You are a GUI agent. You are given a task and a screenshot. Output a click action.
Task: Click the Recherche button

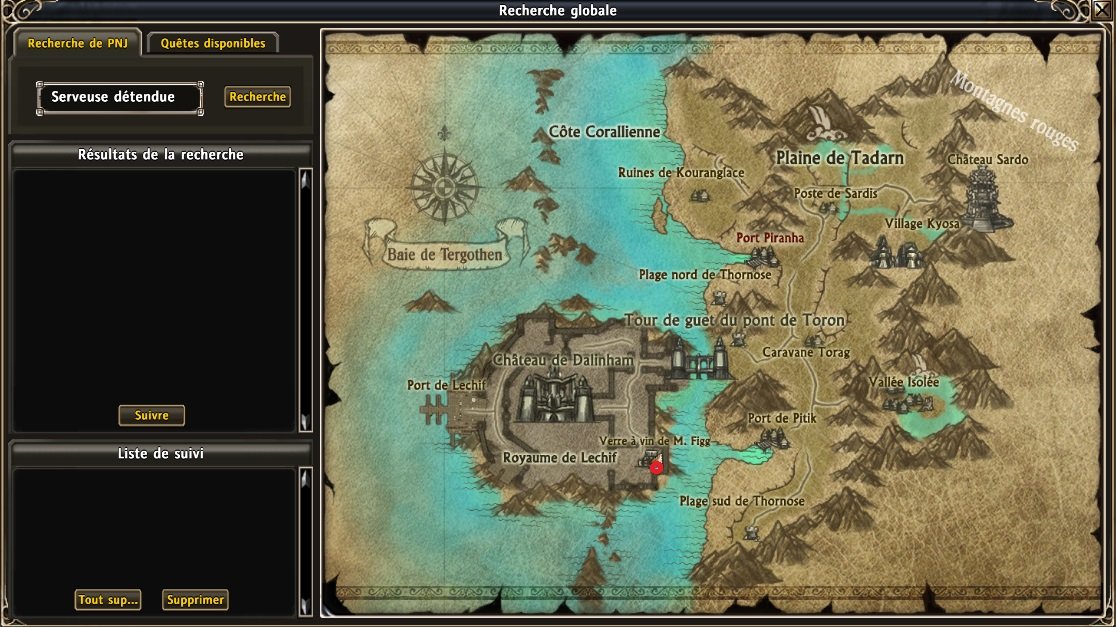pyautogui.click(x=257, y=97)
